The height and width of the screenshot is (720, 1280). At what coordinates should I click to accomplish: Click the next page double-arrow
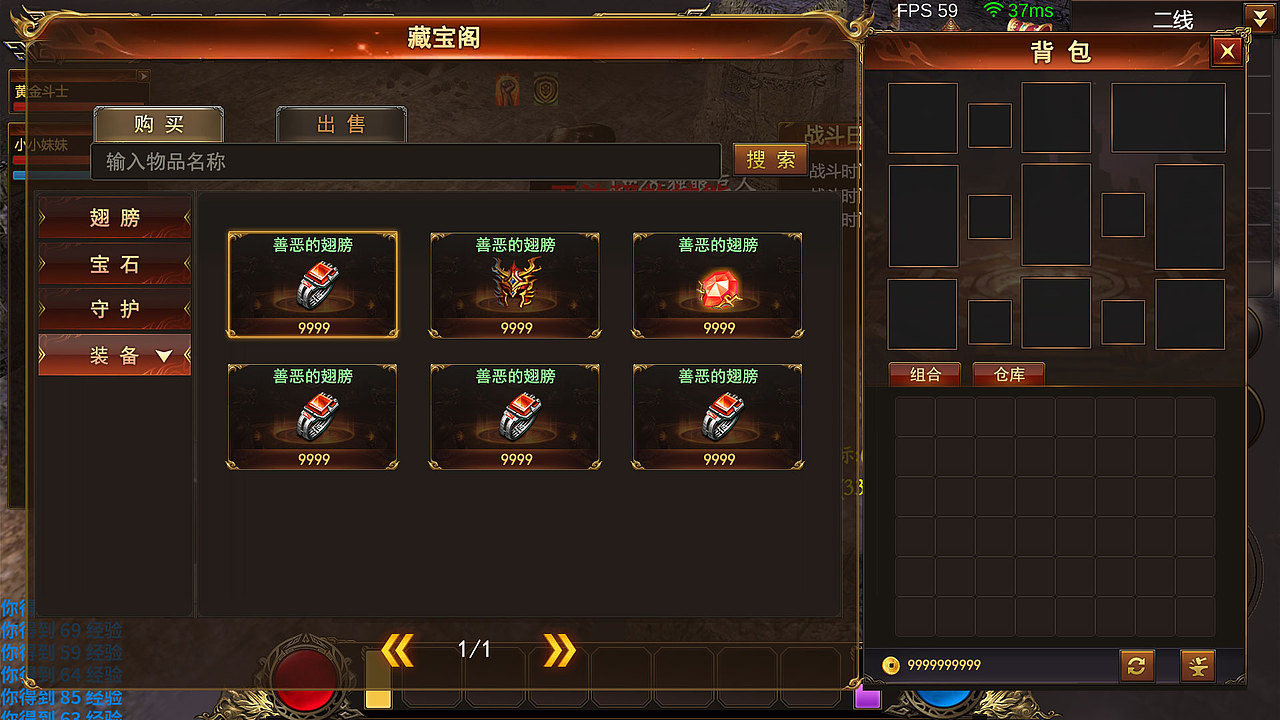(x=558, y=648)
